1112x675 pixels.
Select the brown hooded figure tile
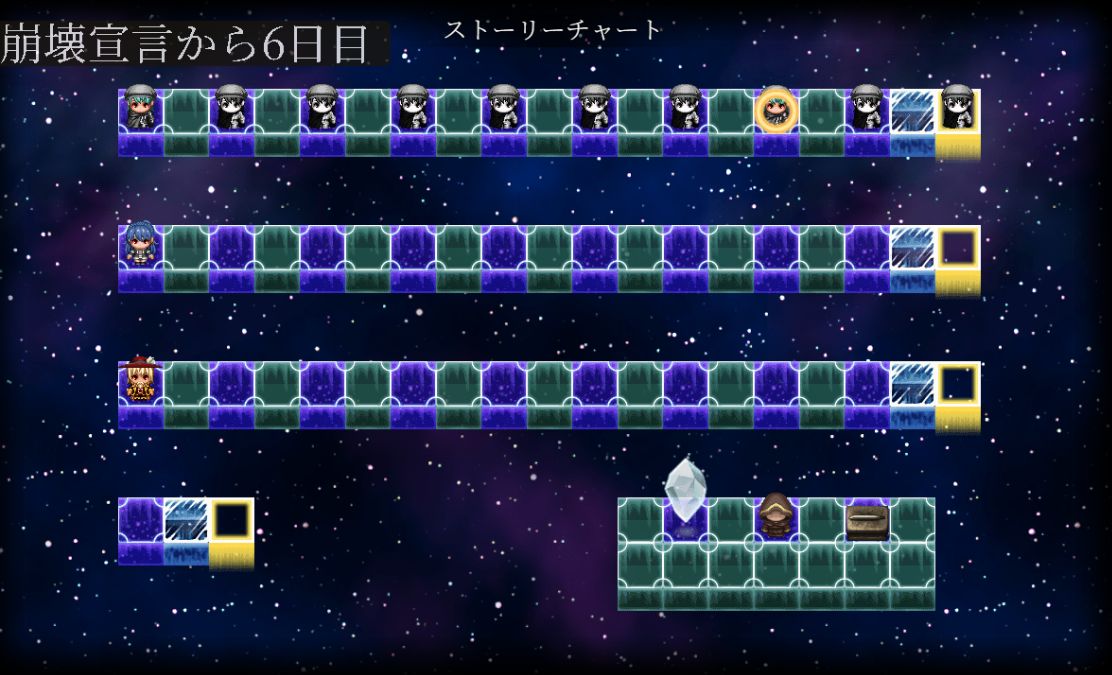(x=775, y=516)
